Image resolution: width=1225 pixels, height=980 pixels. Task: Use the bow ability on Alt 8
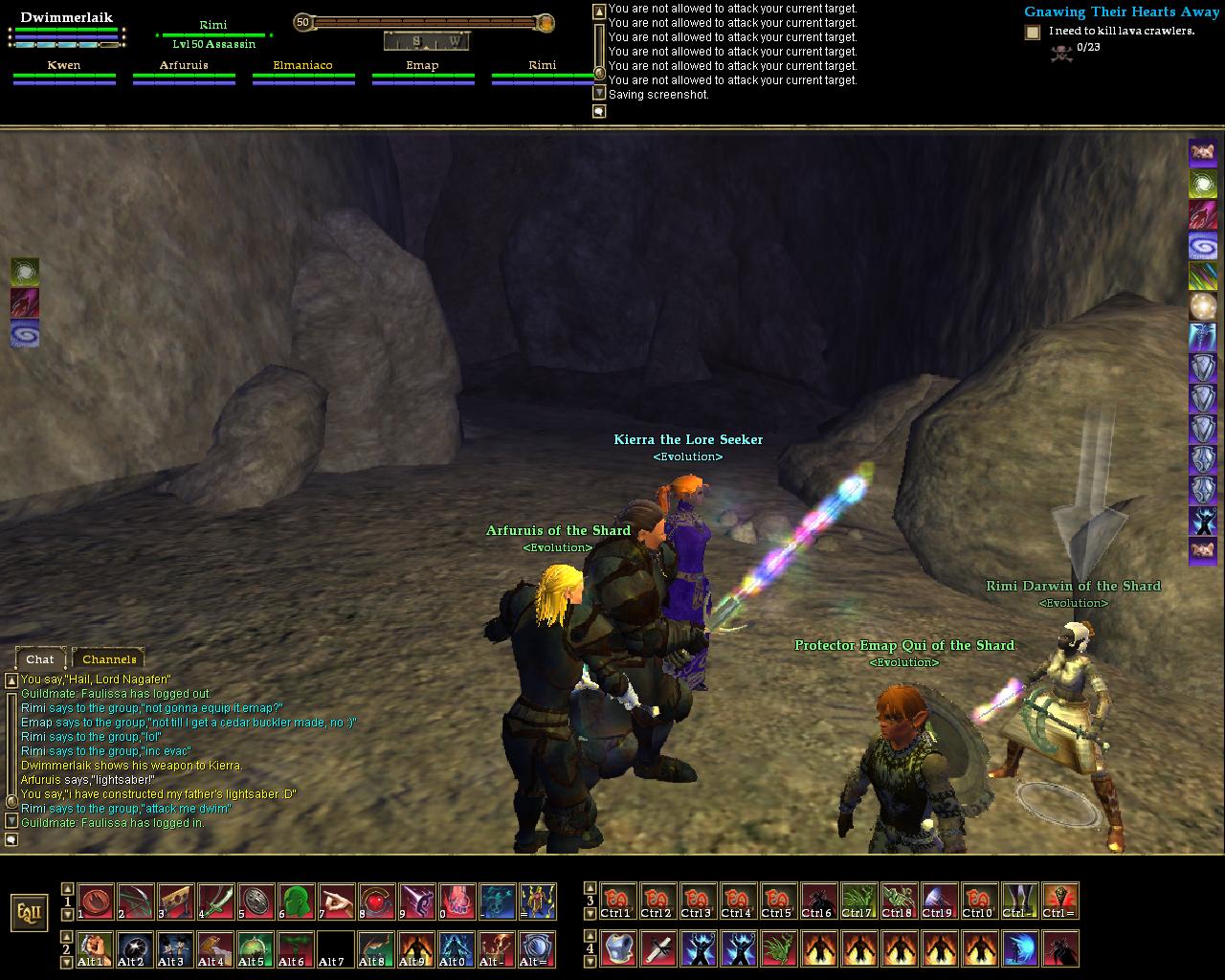(376, 949)
